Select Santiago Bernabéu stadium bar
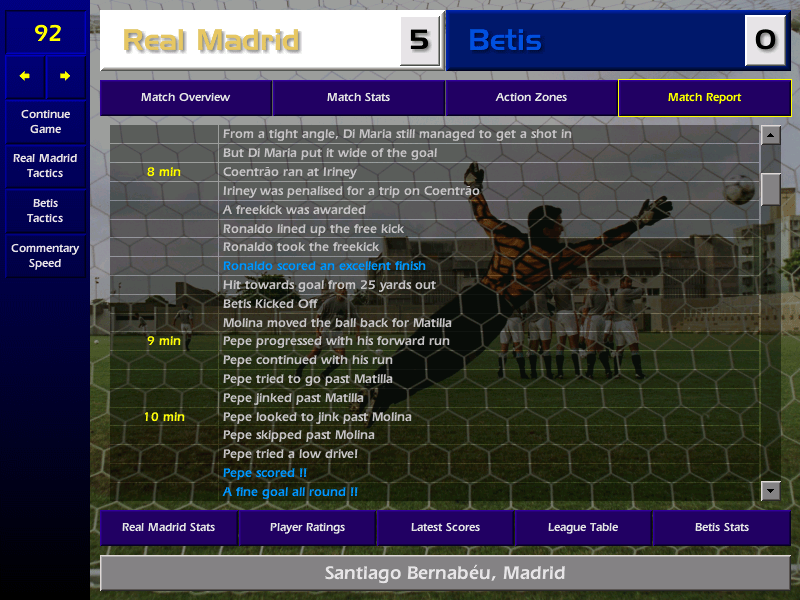Screen dimensions: 800x600 point(445,574)
